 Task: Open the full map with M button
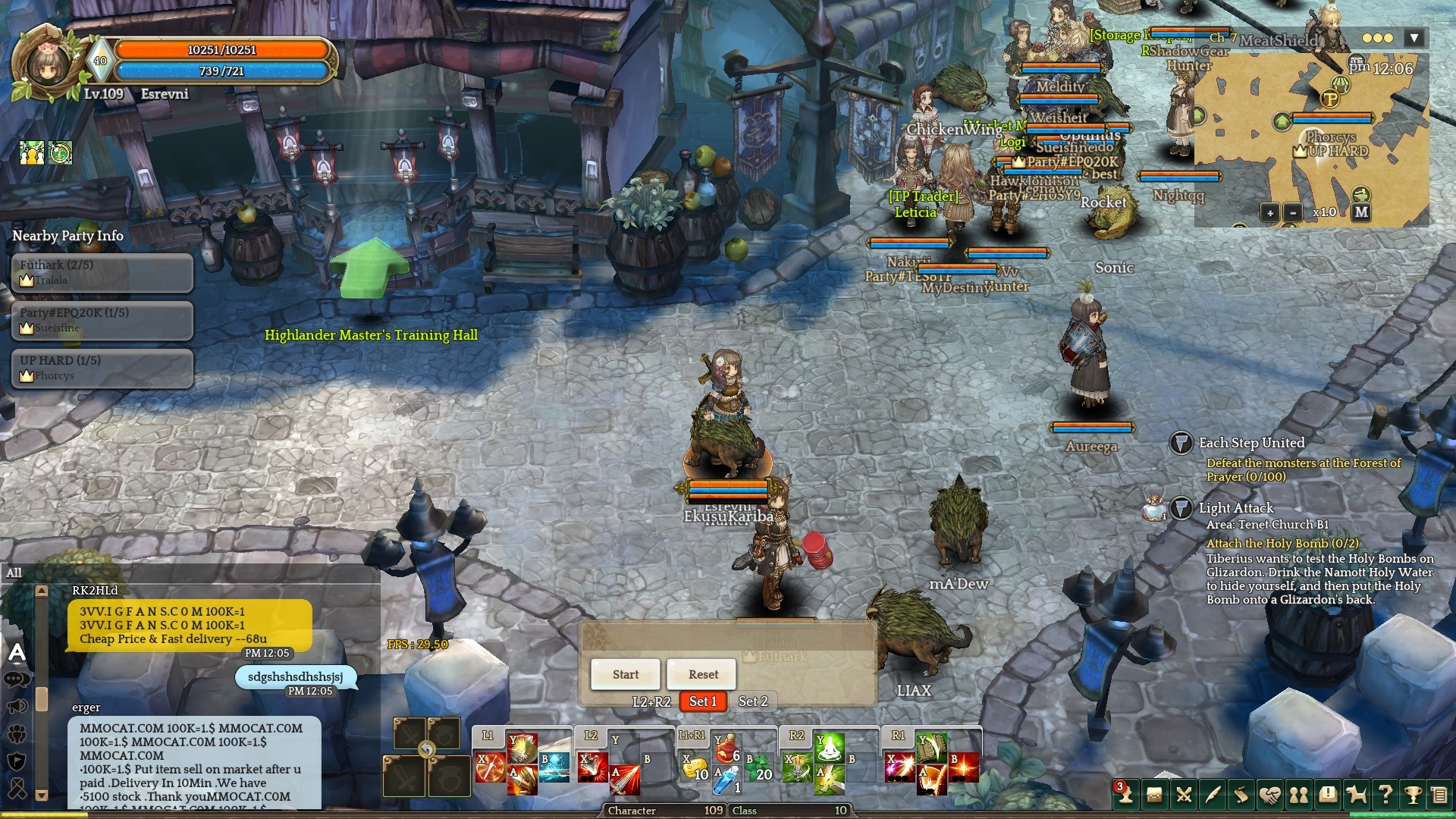click(1361, 212)
